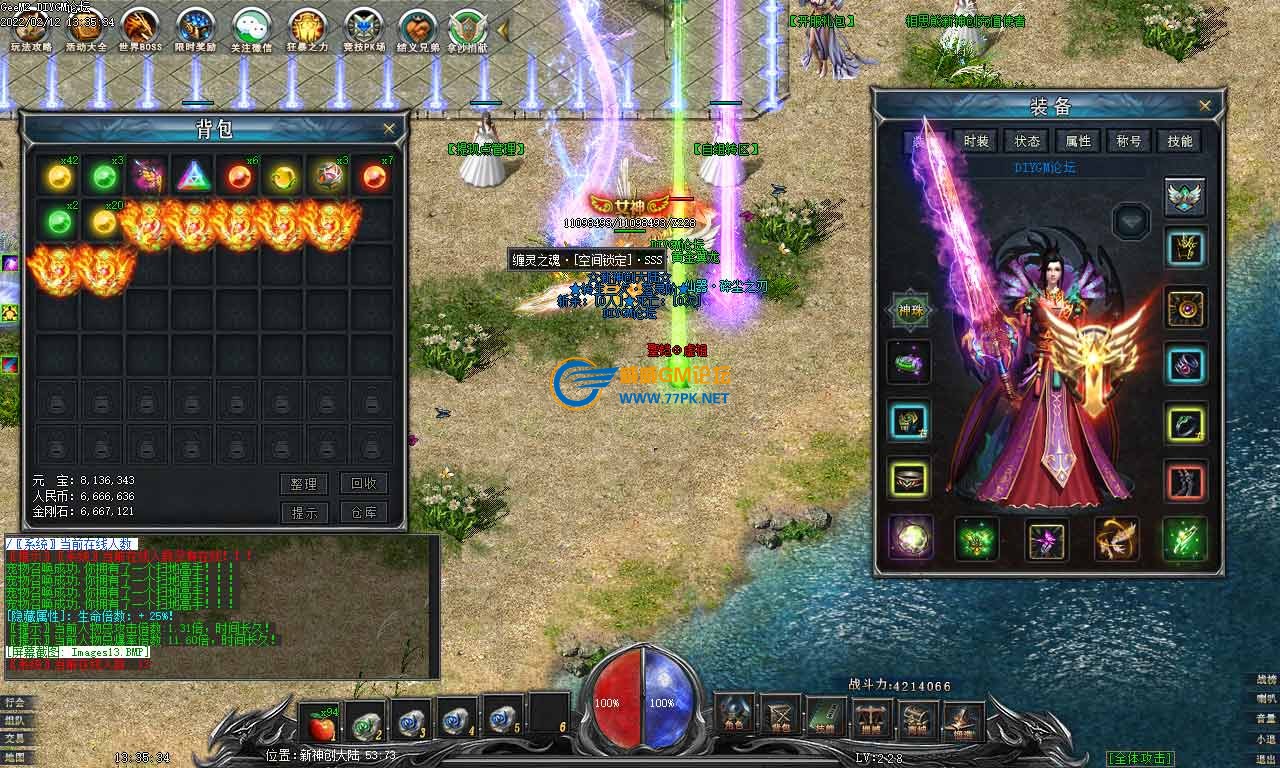This screenshot has width=1280, height=768.
Task: Switch to the 时装 fashion tab
Action: tap(976, 142)
